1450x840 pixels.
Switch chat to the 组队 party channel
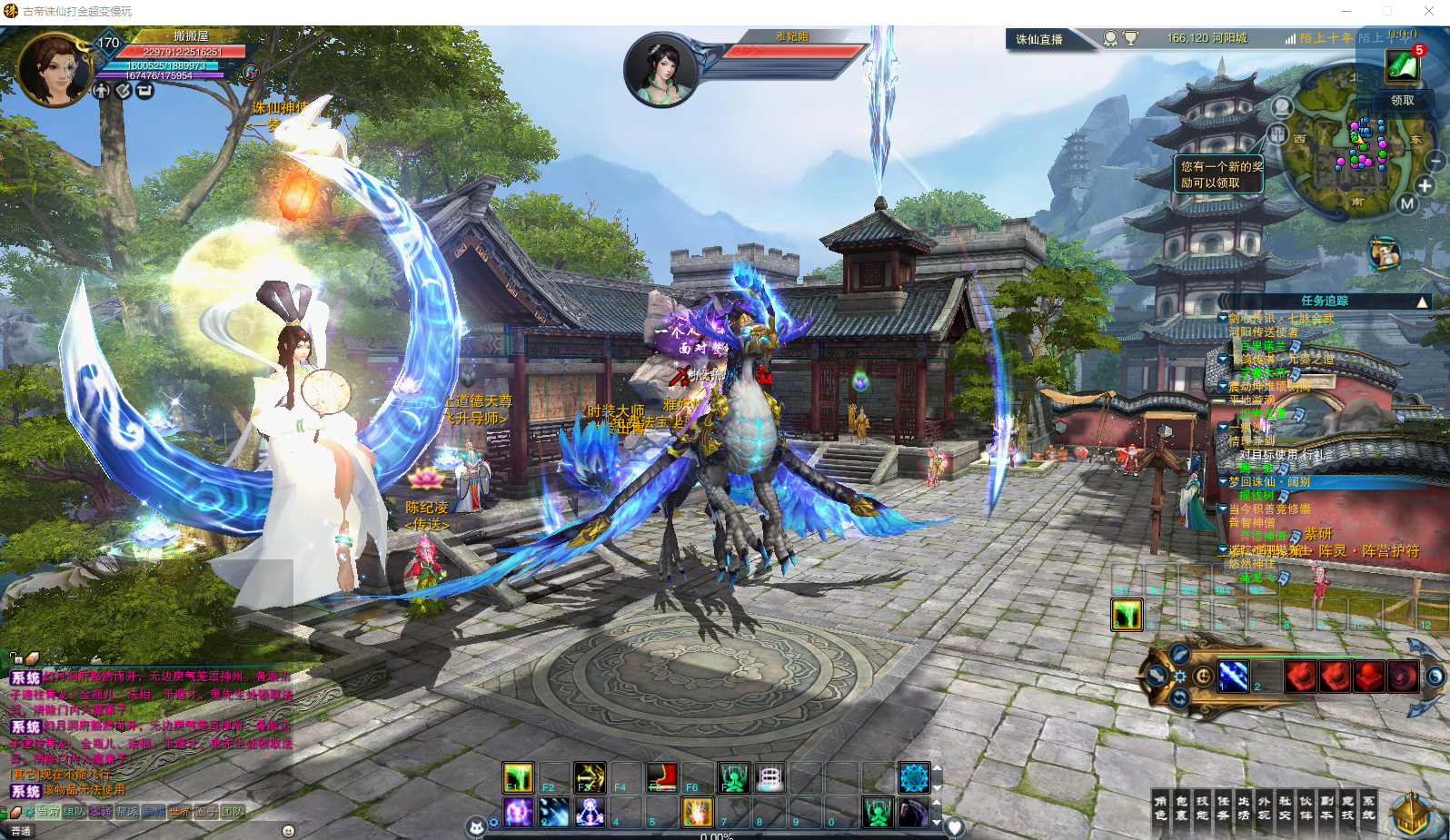(74, 811)
